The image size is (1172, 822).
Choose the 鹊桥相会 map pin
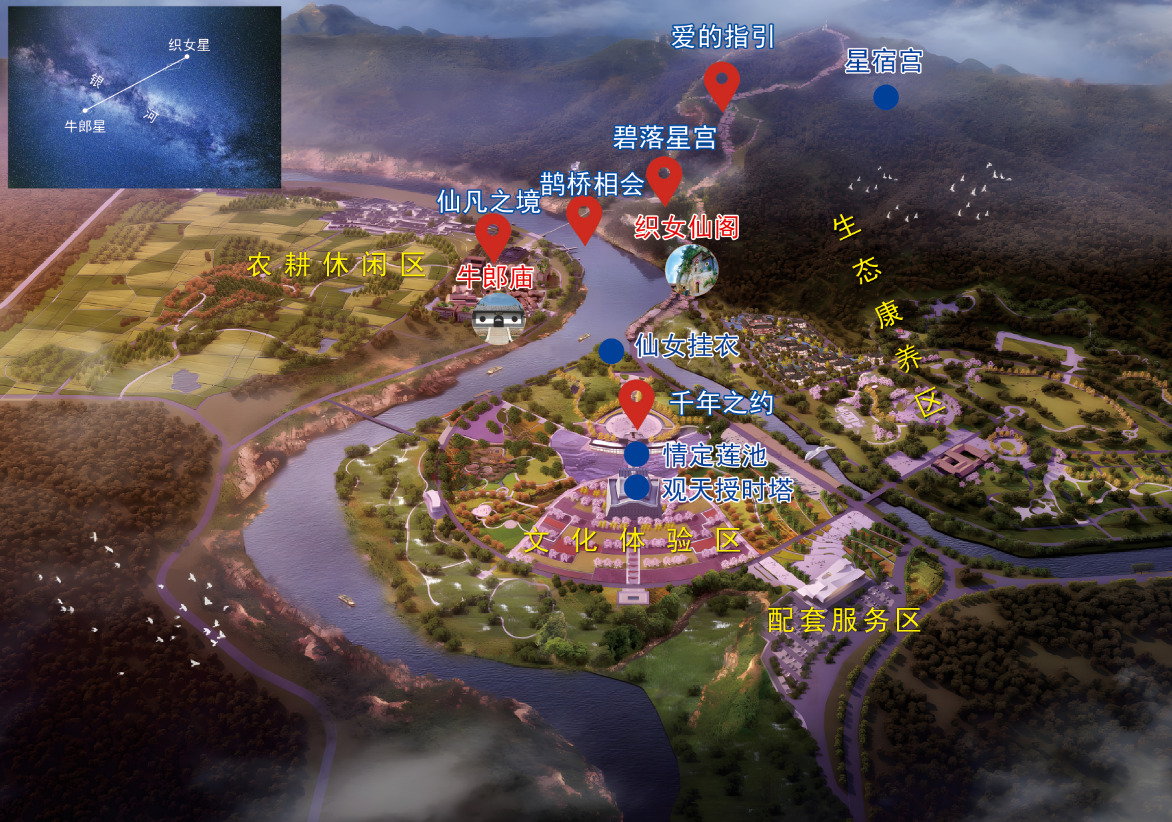[584, 216]
